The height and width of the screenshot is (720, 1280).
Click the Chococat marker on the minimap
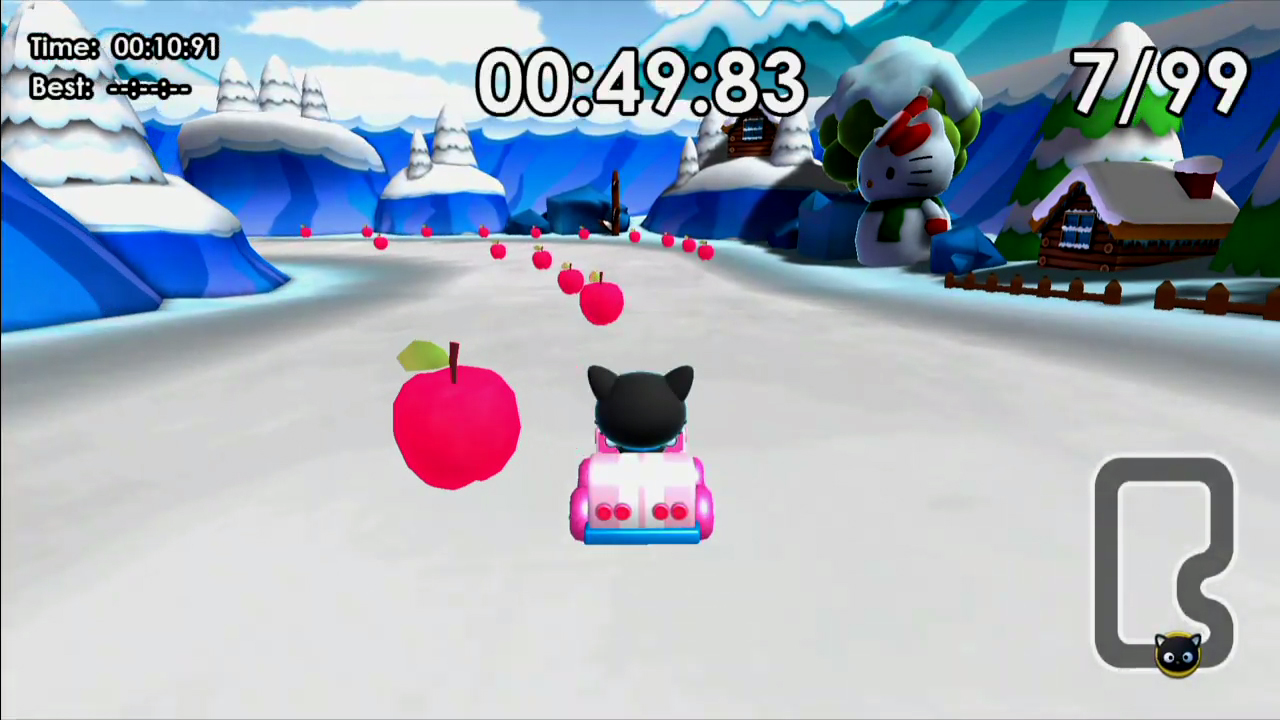pyautogui.click(x=1178, y=652)
